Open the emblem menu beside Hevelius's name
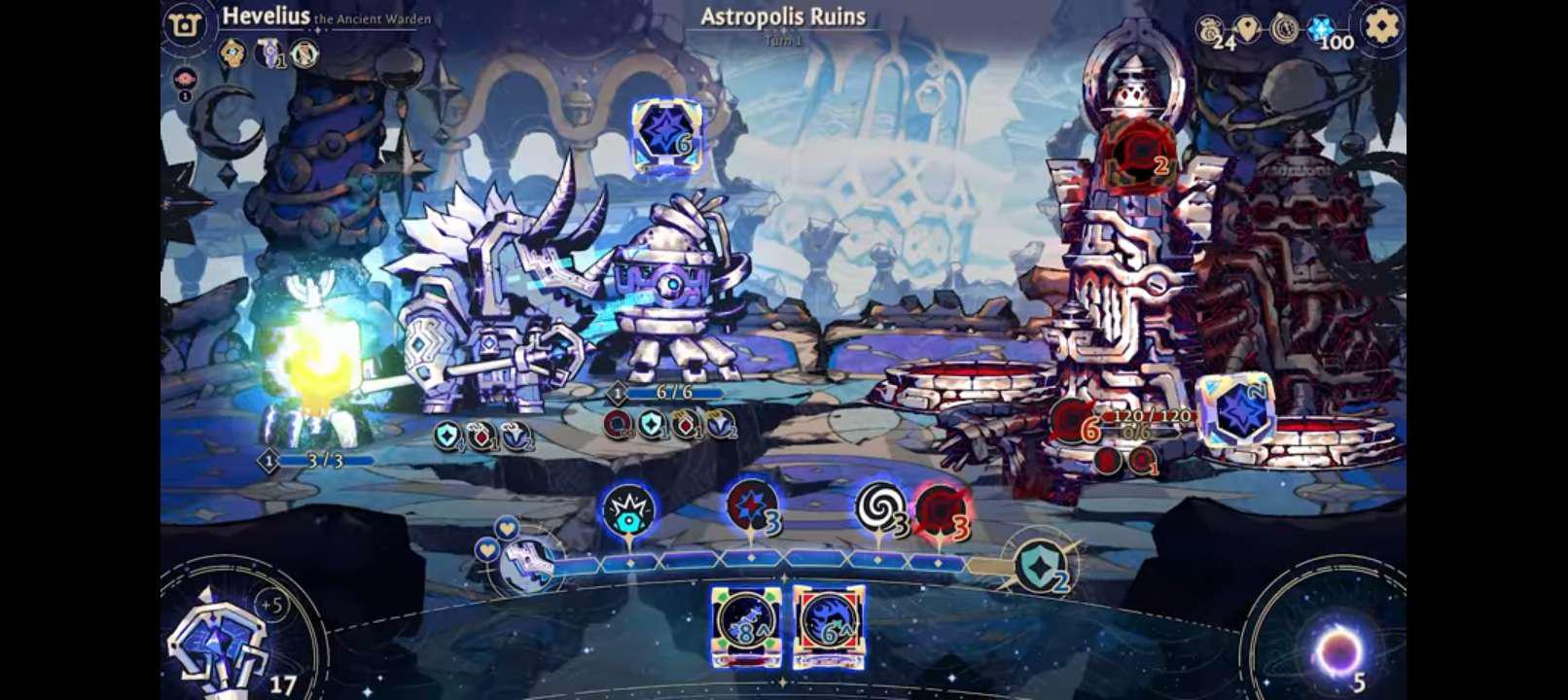This screenshot has height=700, width=1568. point(185,25)
